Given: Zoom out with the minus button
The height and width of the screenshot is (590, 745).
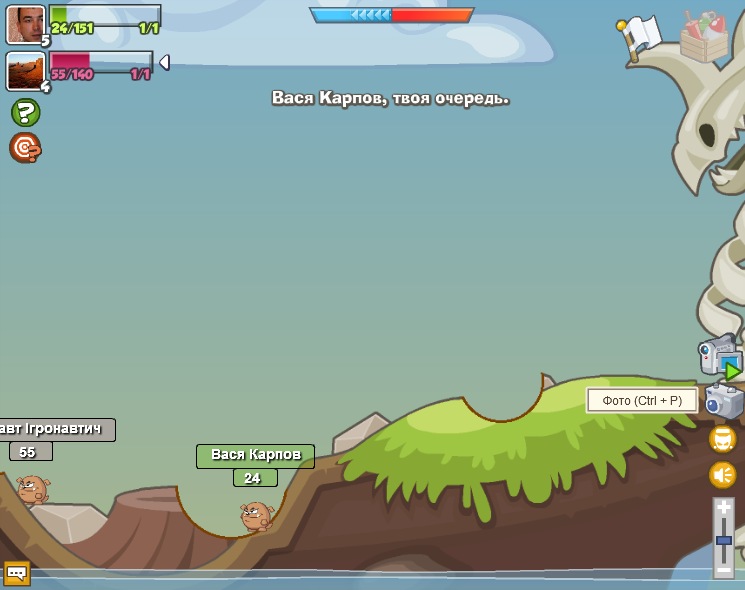Looking at the screenshot, I should [724, 570].
